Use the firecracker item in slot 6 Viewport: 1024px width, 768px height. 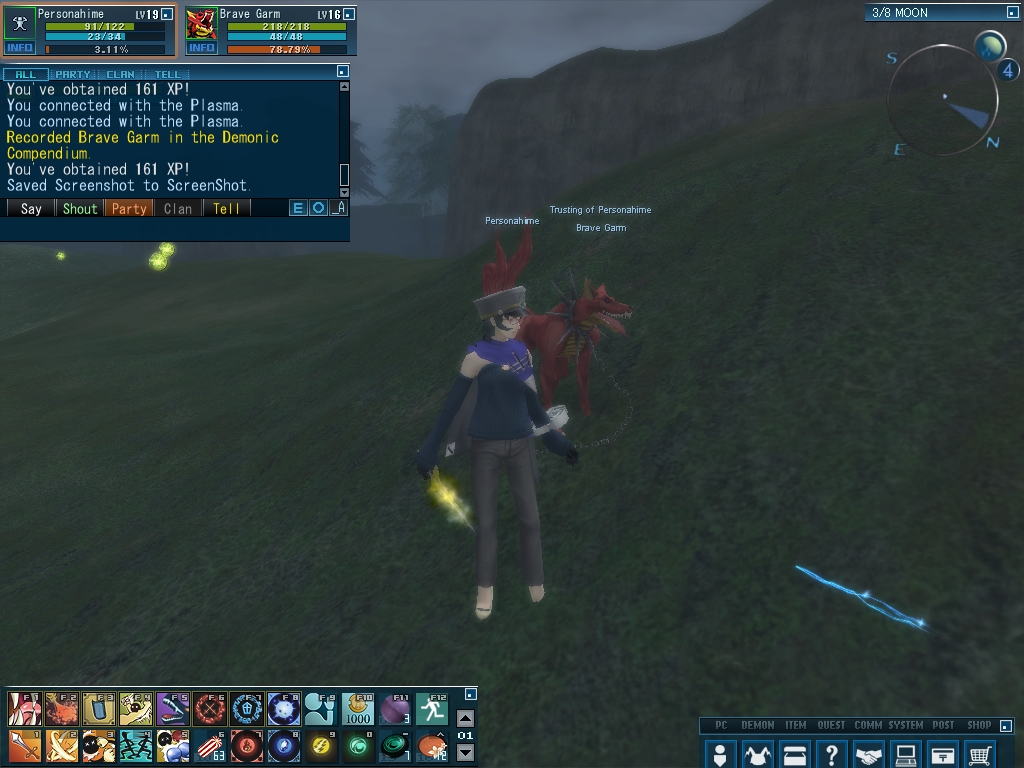click(x=209, y=745)
